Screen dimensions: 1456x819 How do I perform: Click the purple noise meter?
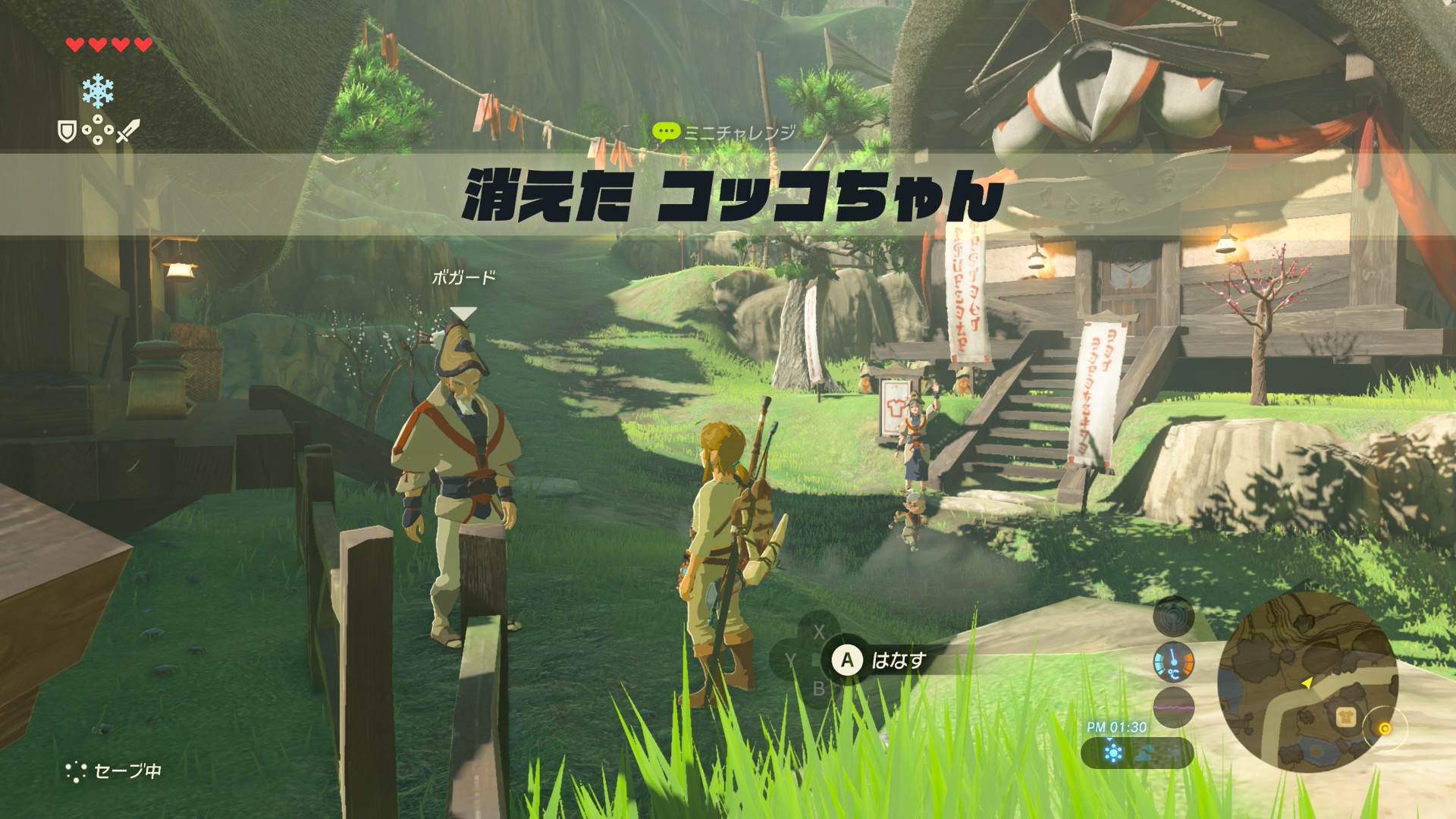point(1173,707)
